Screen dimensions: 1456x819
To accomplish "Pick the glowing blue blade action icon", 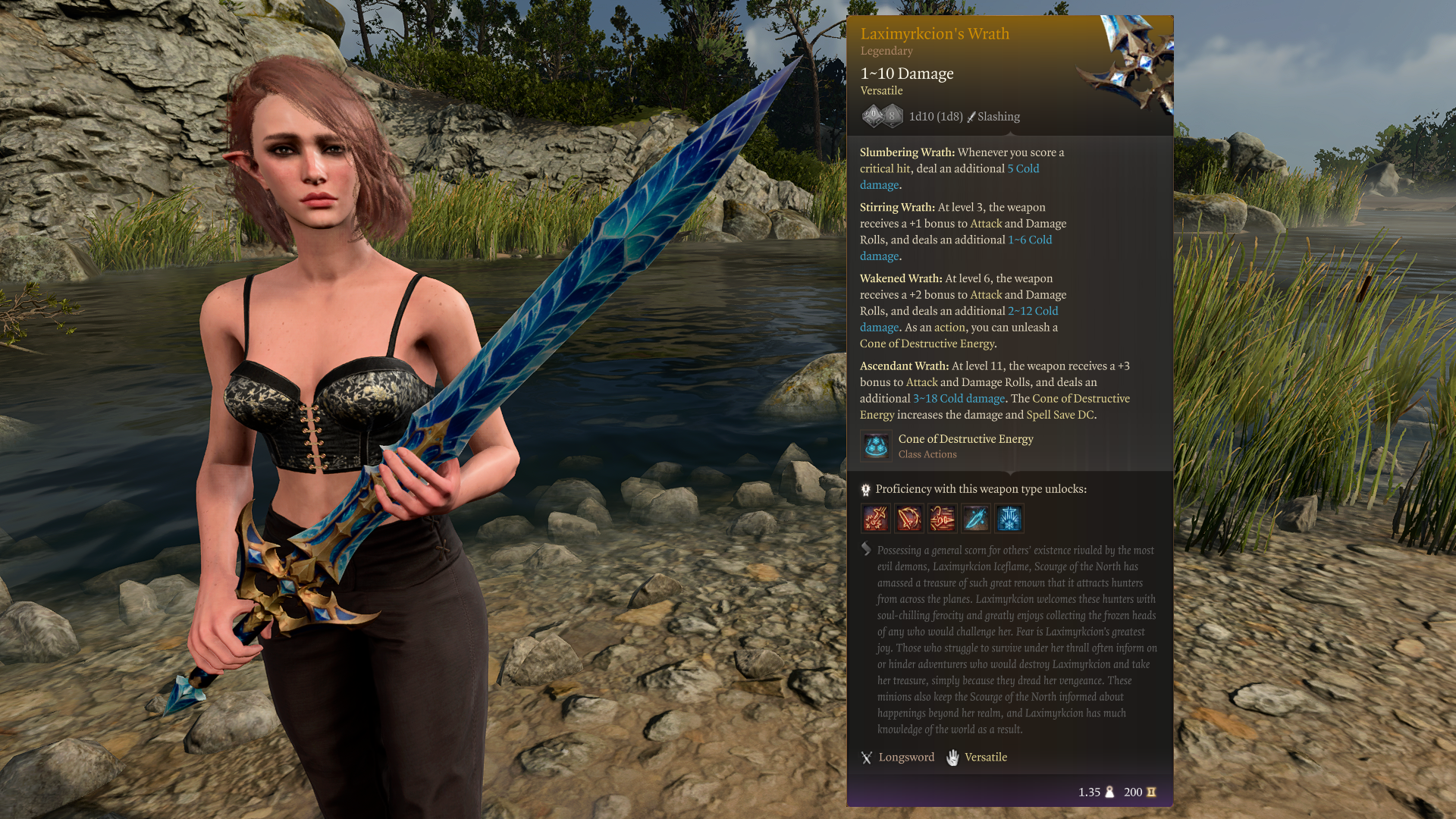I will coord(976,519).
